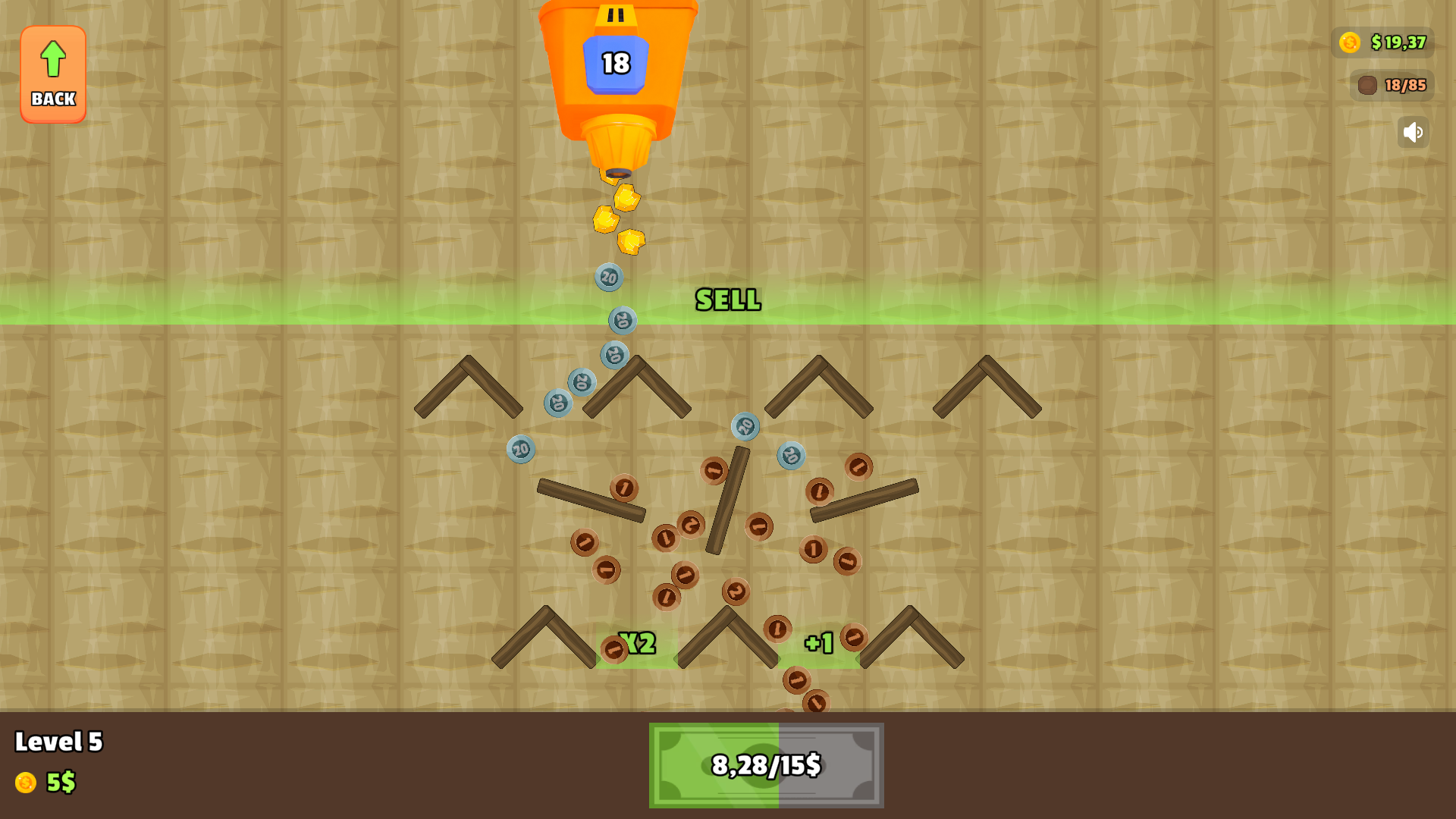
Task: Click the blue counter panel on the hopper
Action: 617,64
